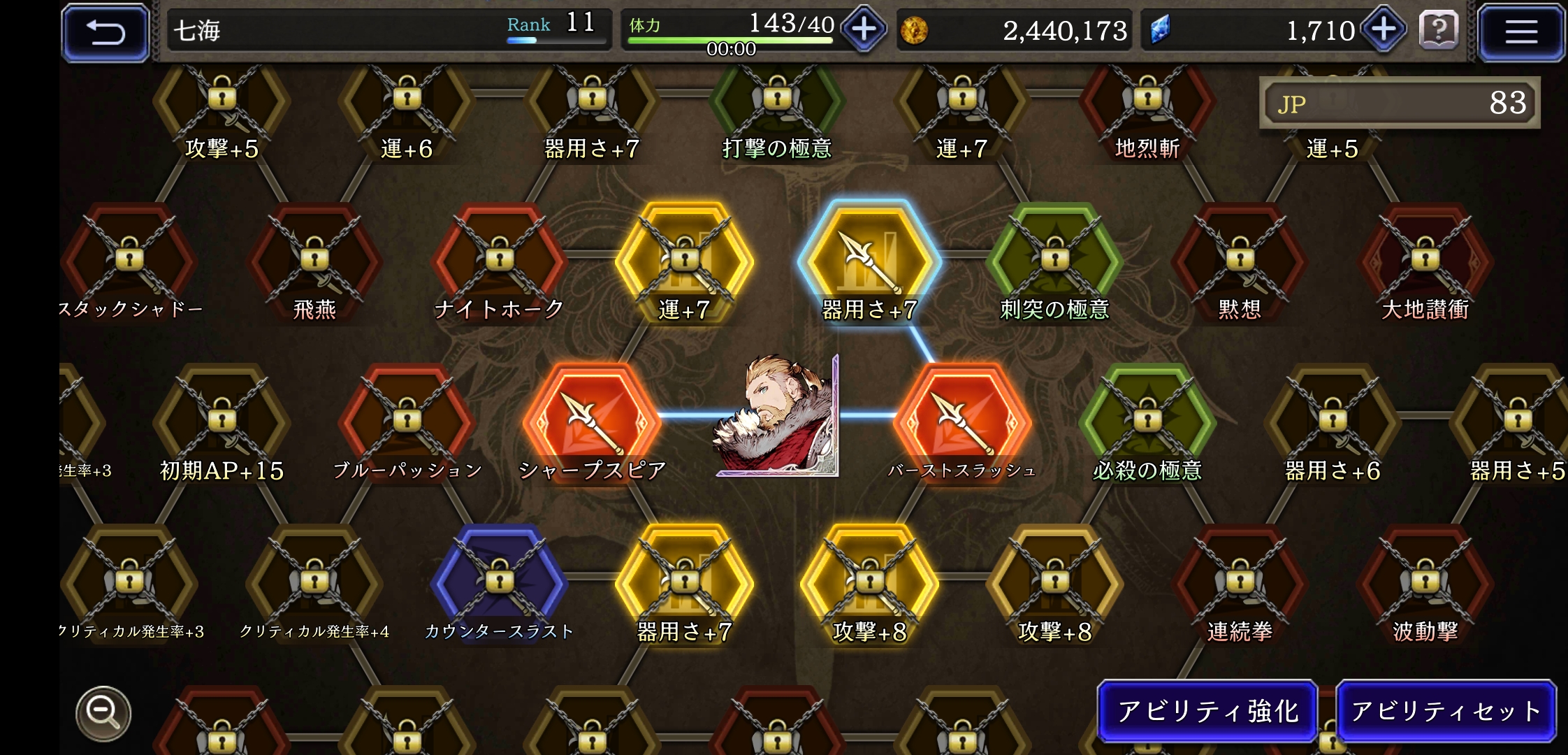Add stamina with the 体力 plus button

[x=864, y=29]
